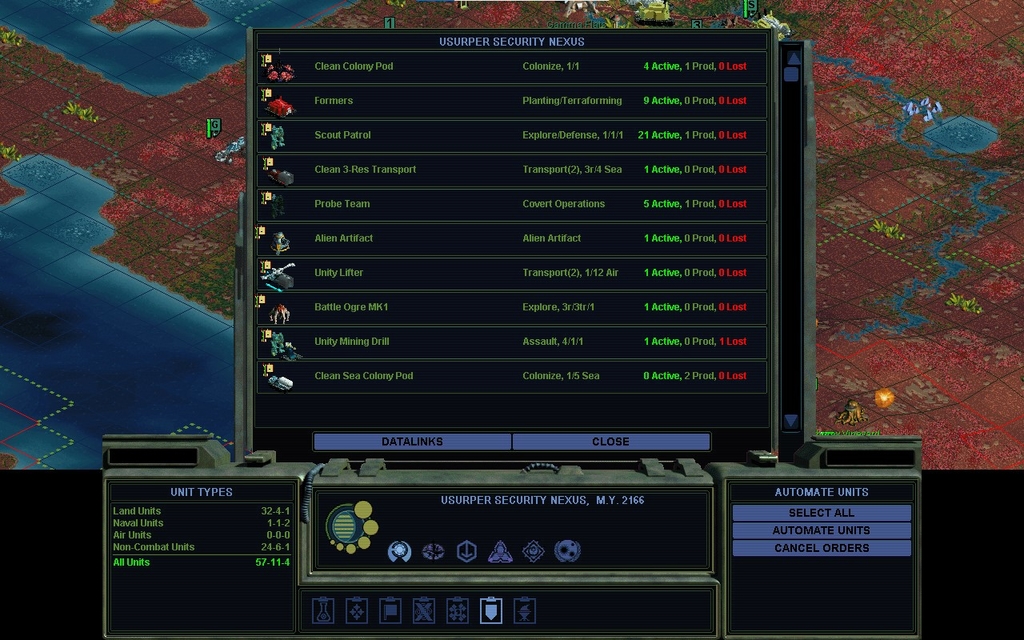1024x640 pixels.
Task: Choose the Alien Artifact row
Action: (x=512, y=238)
